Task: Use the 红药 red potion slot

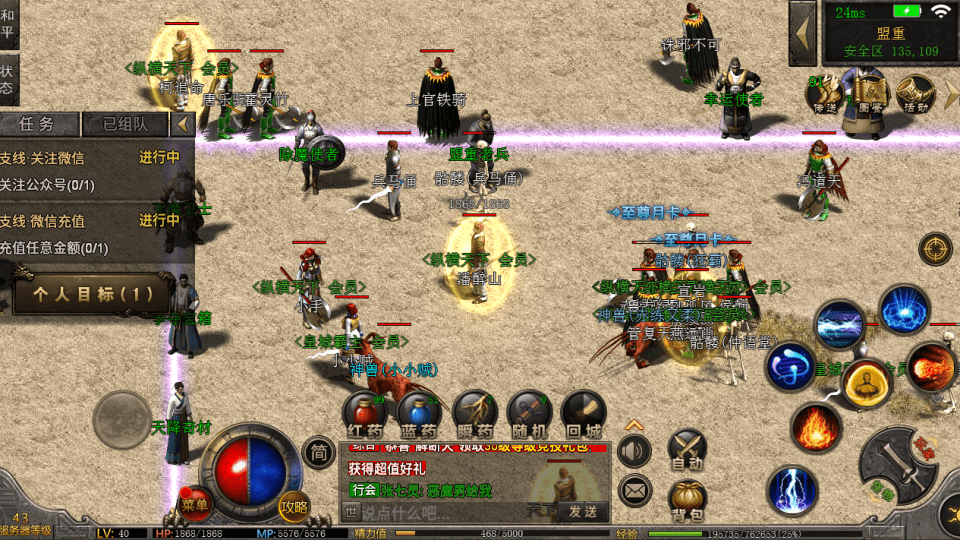Action: point(365,412)
